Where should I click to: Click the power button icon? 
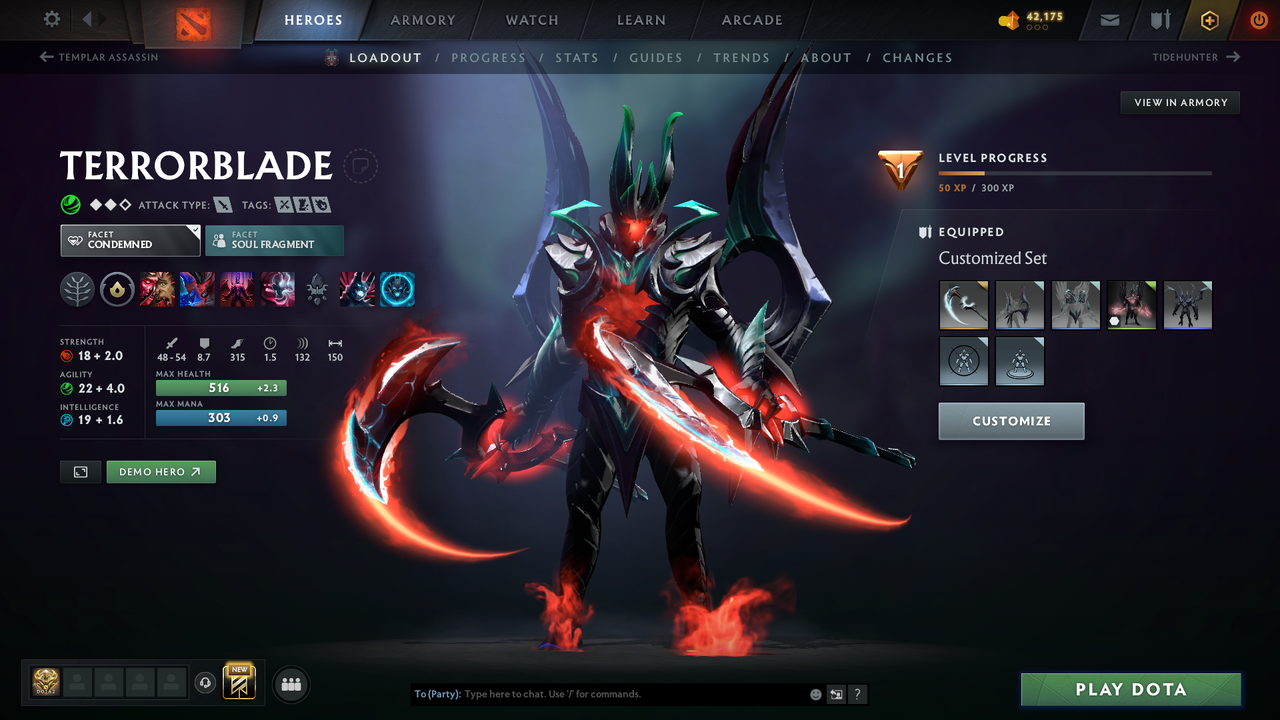tap(1258, 19)
